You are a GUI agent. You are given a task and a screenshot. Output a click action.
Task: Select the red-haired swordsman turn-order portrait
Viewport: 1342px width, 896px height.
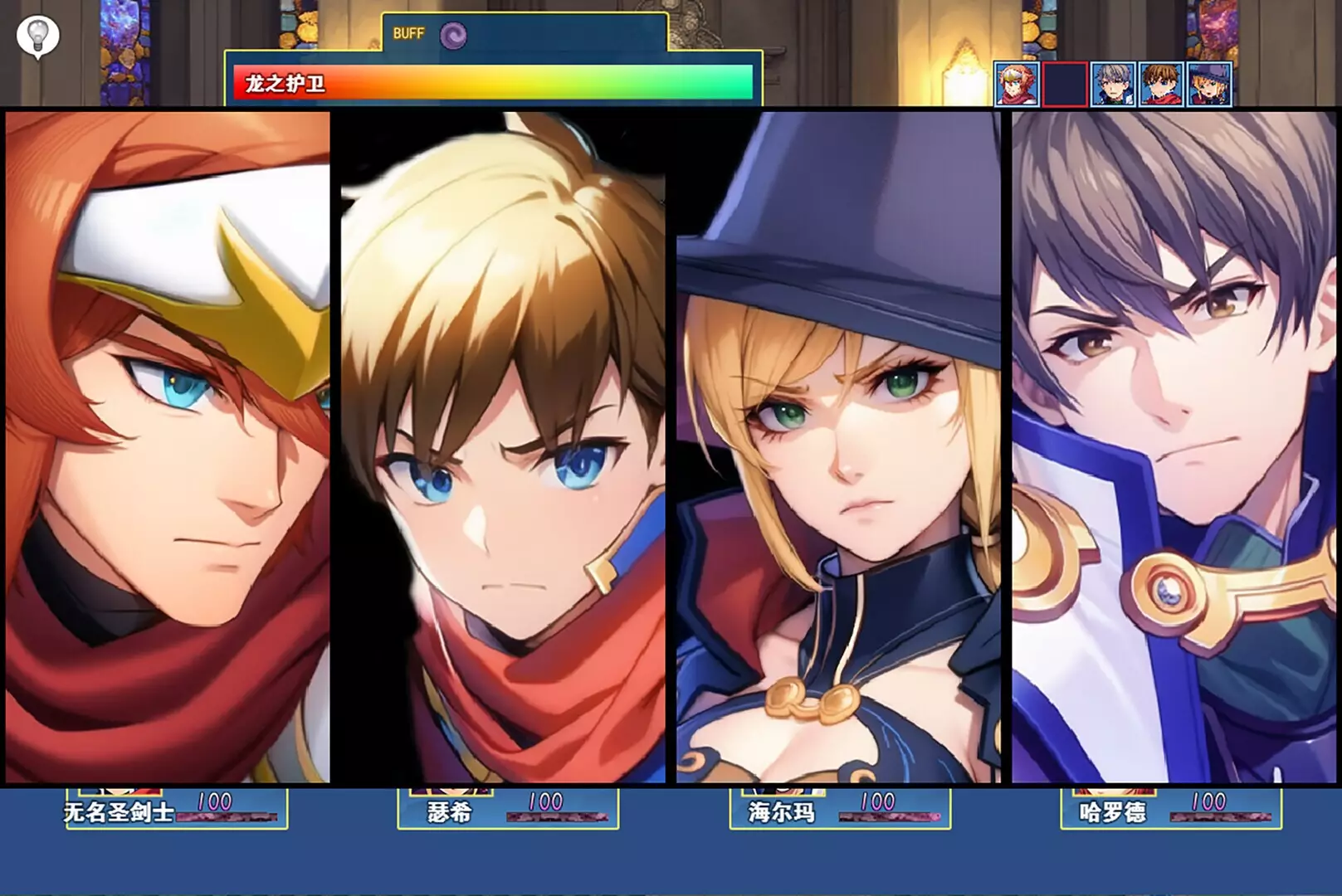[1017, 84]
